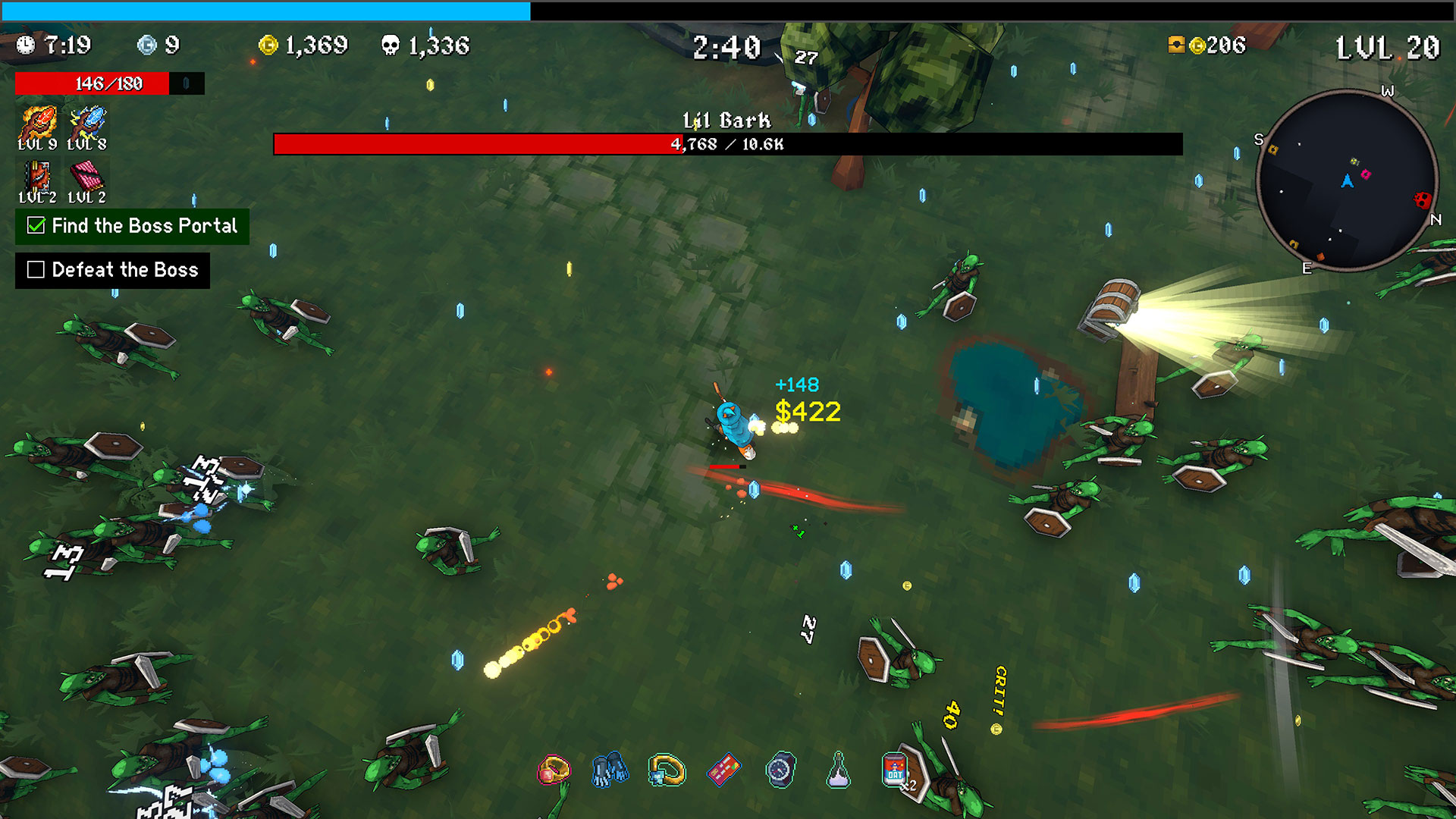Select the blue gloves item

[610, 770]
